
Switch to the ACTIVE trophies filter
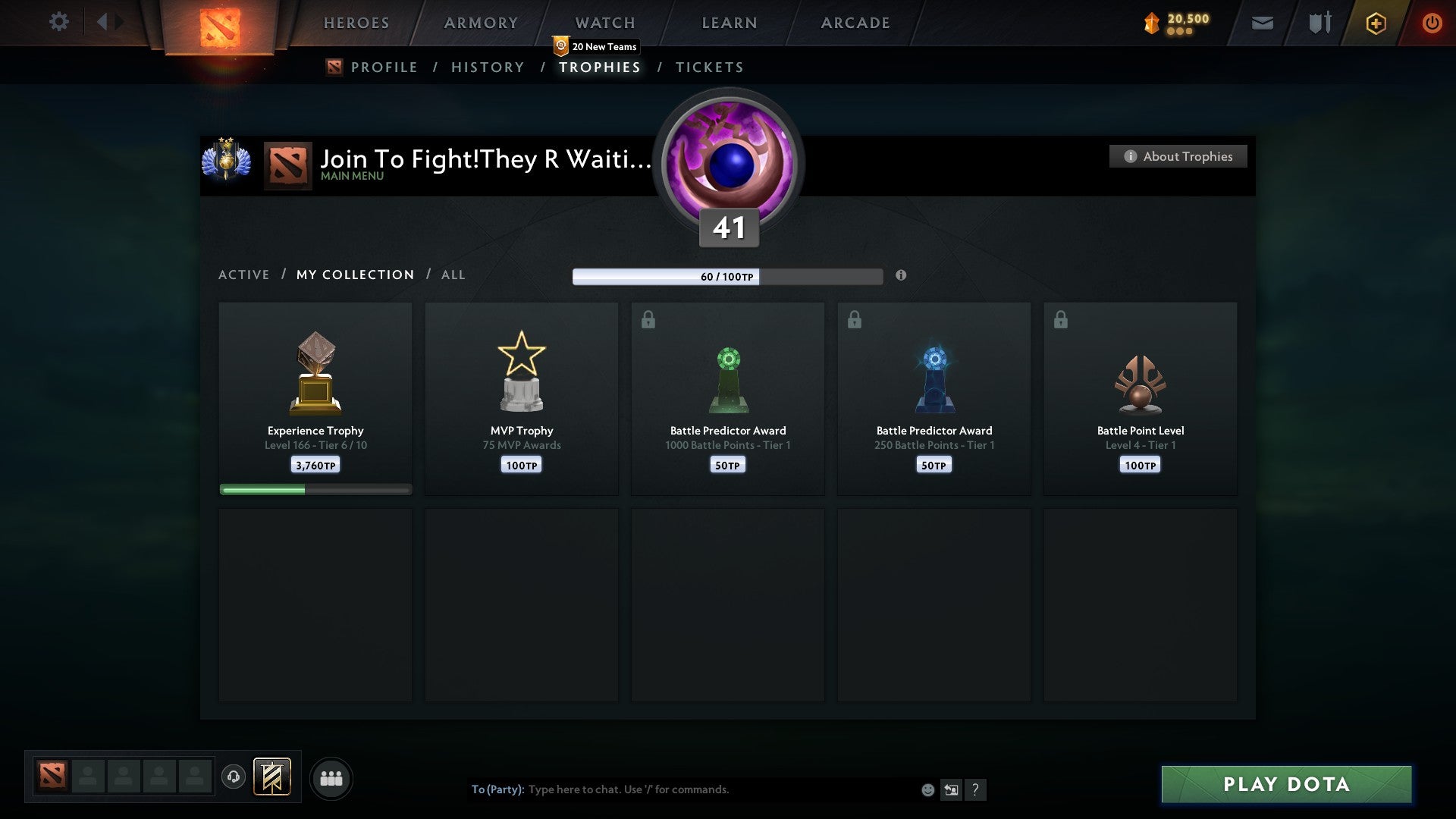coord(244,275)
